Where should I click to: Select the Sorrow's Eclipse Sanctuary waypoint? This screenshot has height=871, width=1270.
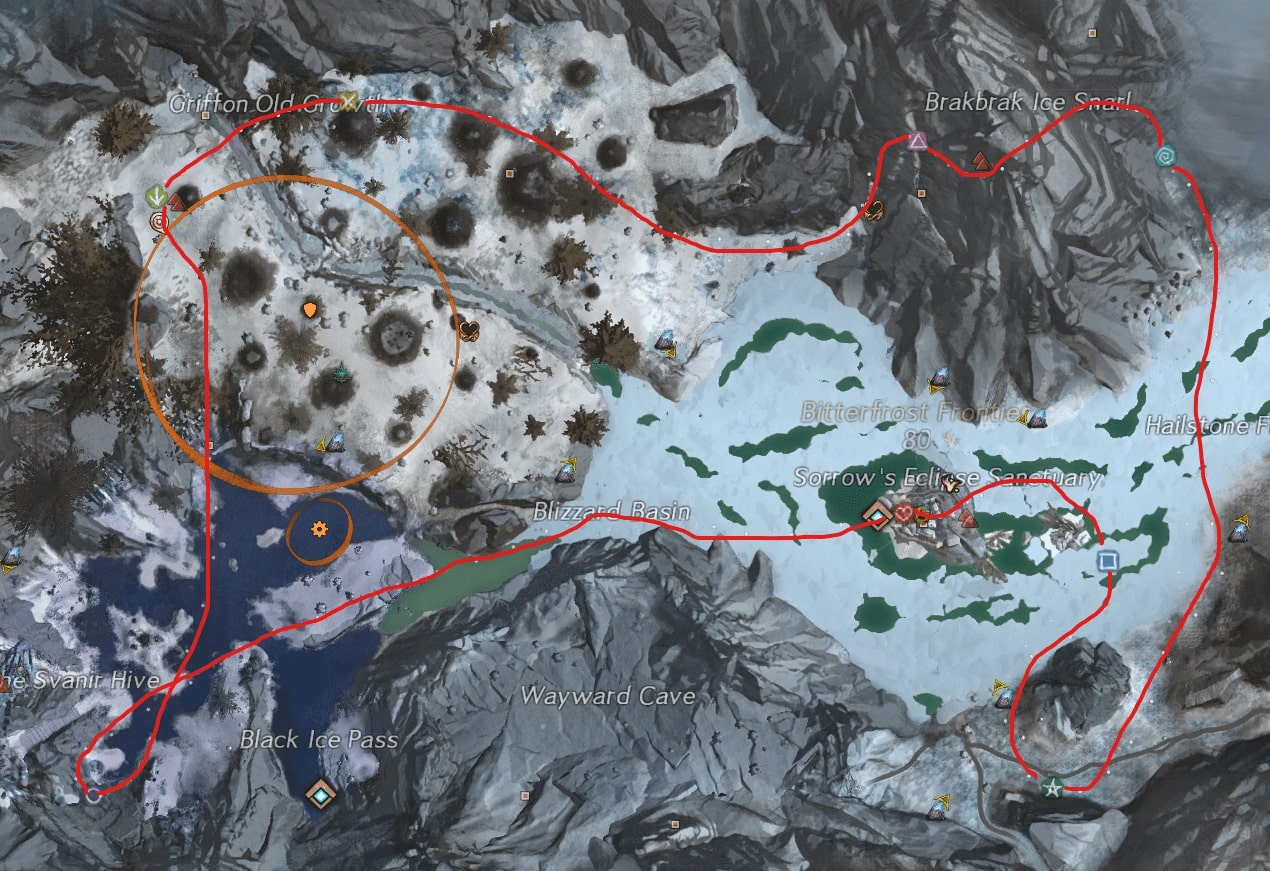click(879, 515)
